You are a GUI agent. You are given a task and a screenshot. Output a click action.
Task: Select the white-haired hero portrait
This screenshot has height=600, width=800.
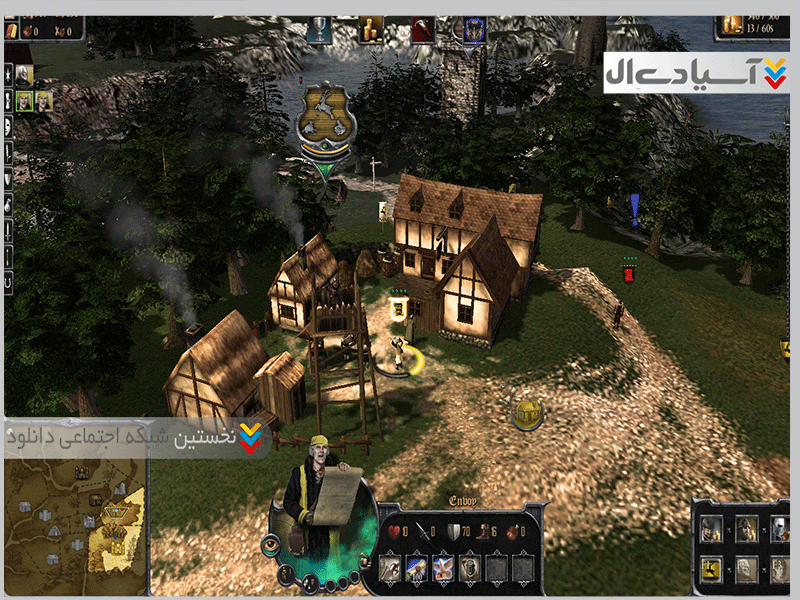(24, 73)
